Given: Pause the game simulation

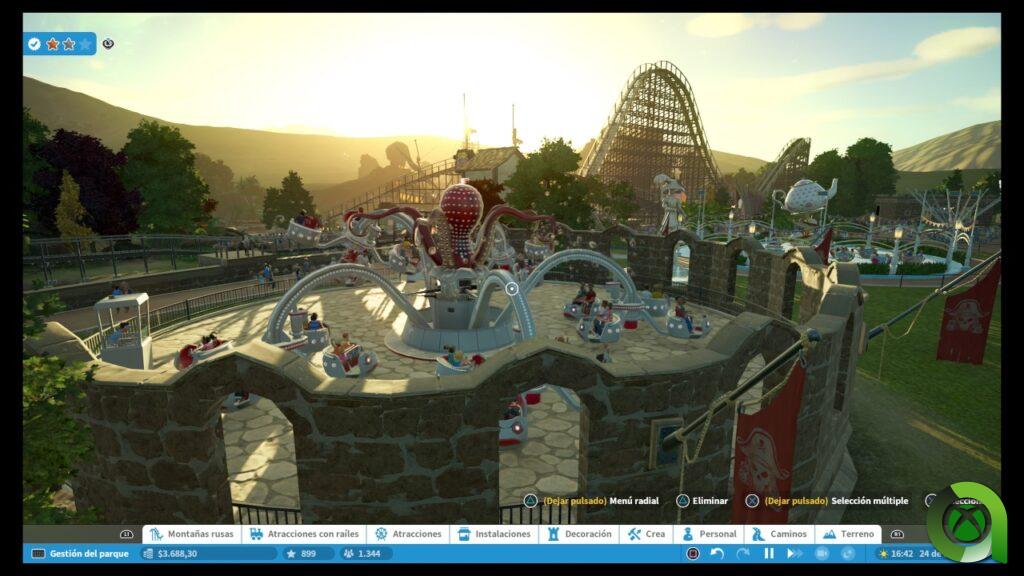Looking at the screenshot, I should tap(769, 553).
